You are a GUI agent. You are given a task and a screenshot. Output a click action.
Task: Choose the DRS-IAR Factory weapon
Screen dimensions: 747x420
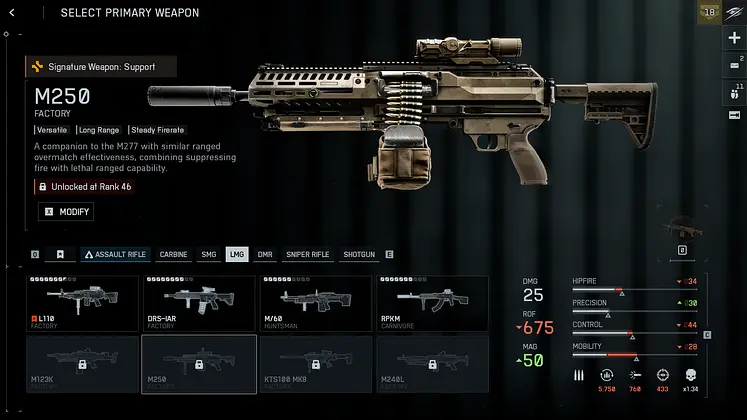[x=198, y=304]
